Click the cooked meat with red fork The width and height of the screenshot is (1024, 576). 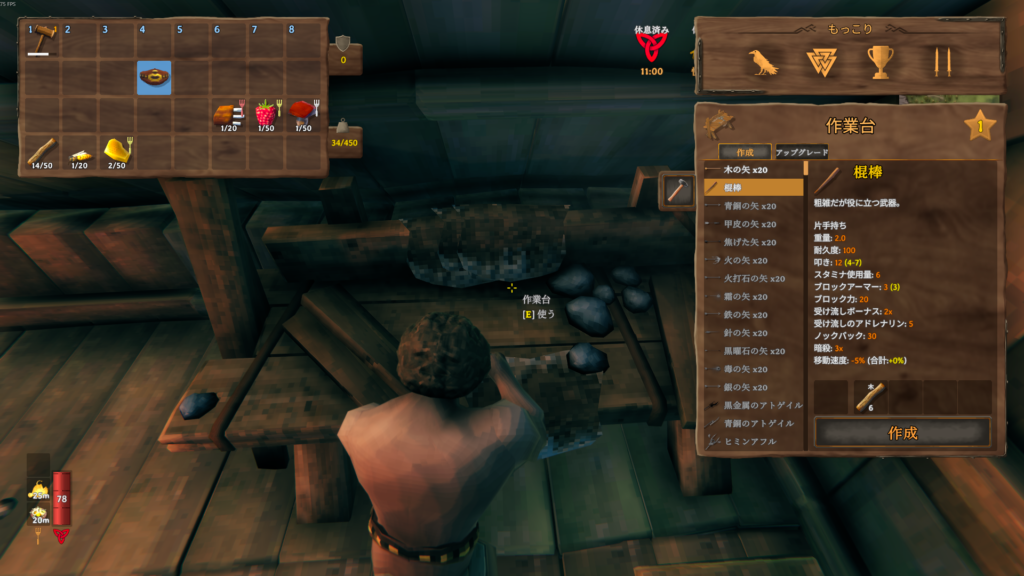coord(228,114)
